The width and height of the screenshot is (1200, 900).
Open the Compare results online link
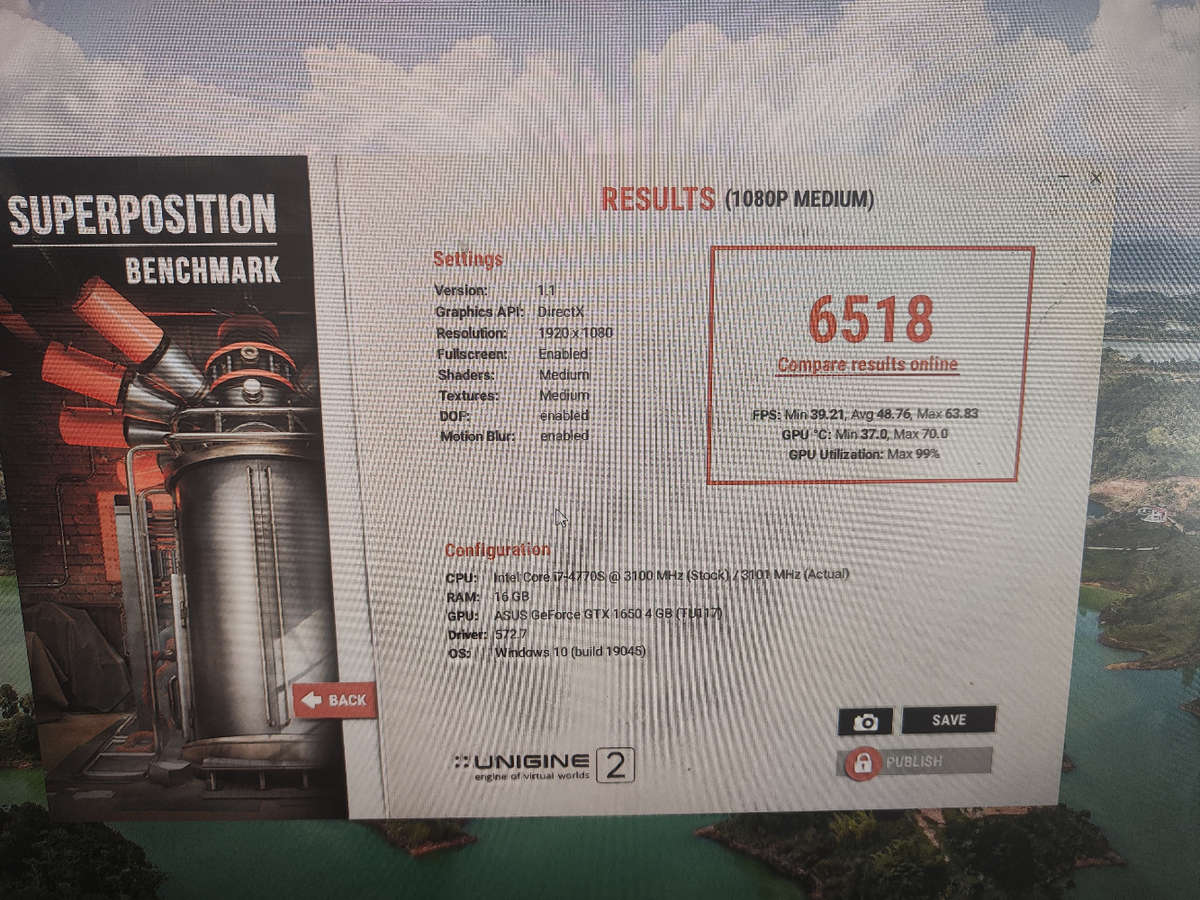pos(867,365)
